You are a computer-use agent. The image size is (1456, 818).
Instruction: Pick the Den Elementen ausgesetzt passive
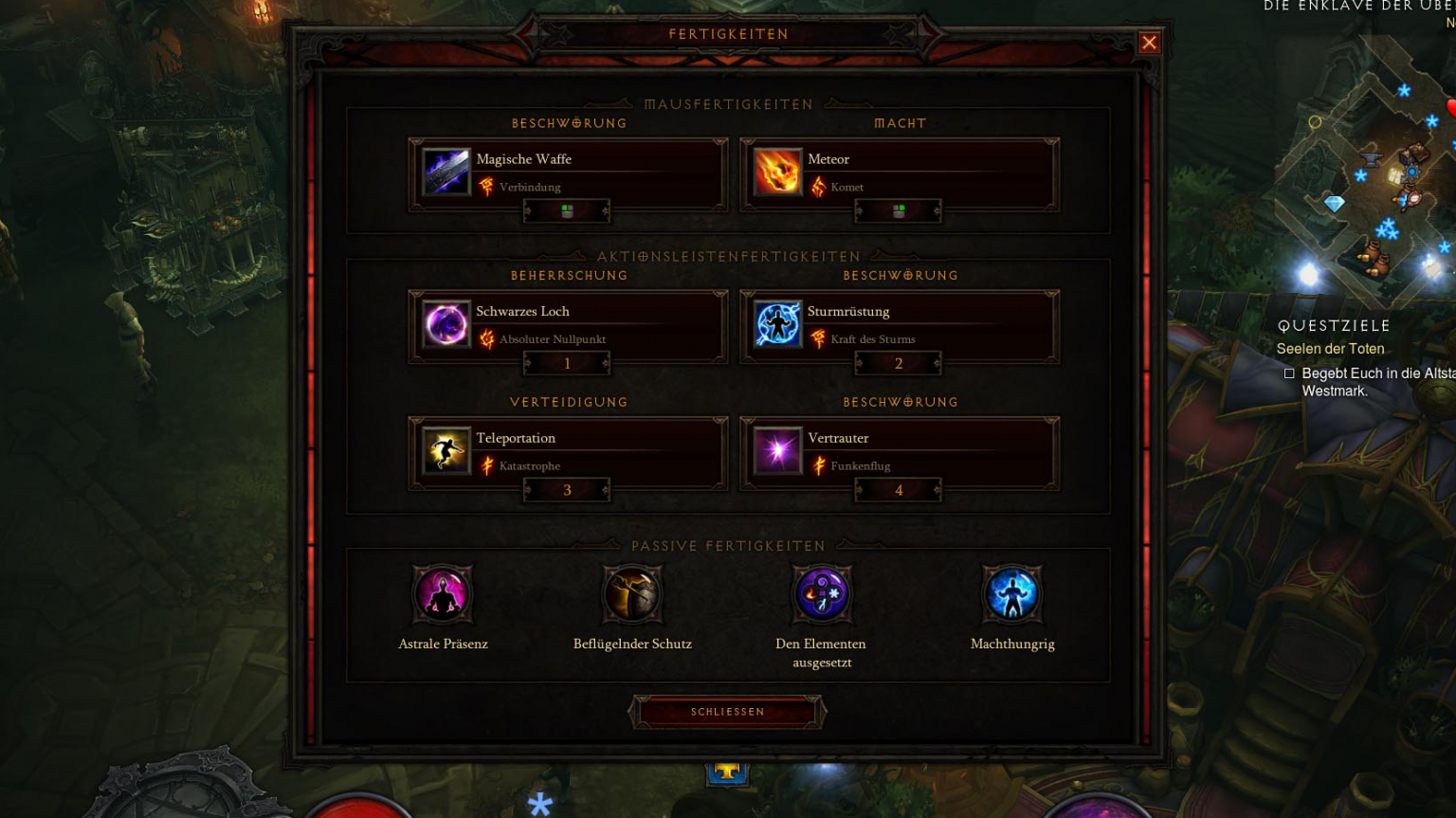point(822,594)
